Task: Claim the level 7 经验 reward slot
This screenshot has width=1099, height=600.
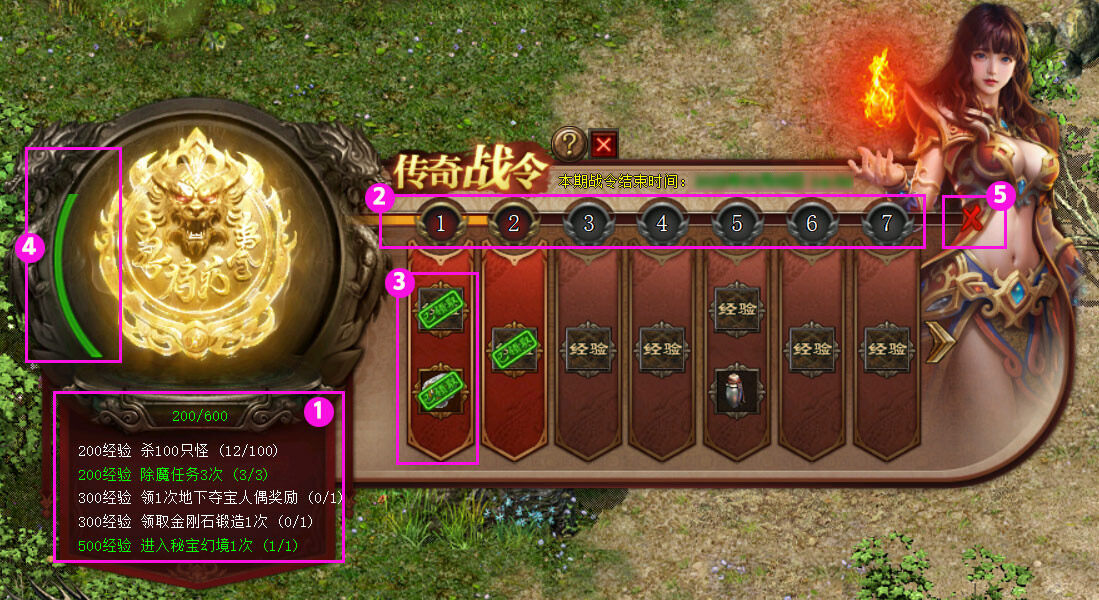Action: (x=885, y=349)
